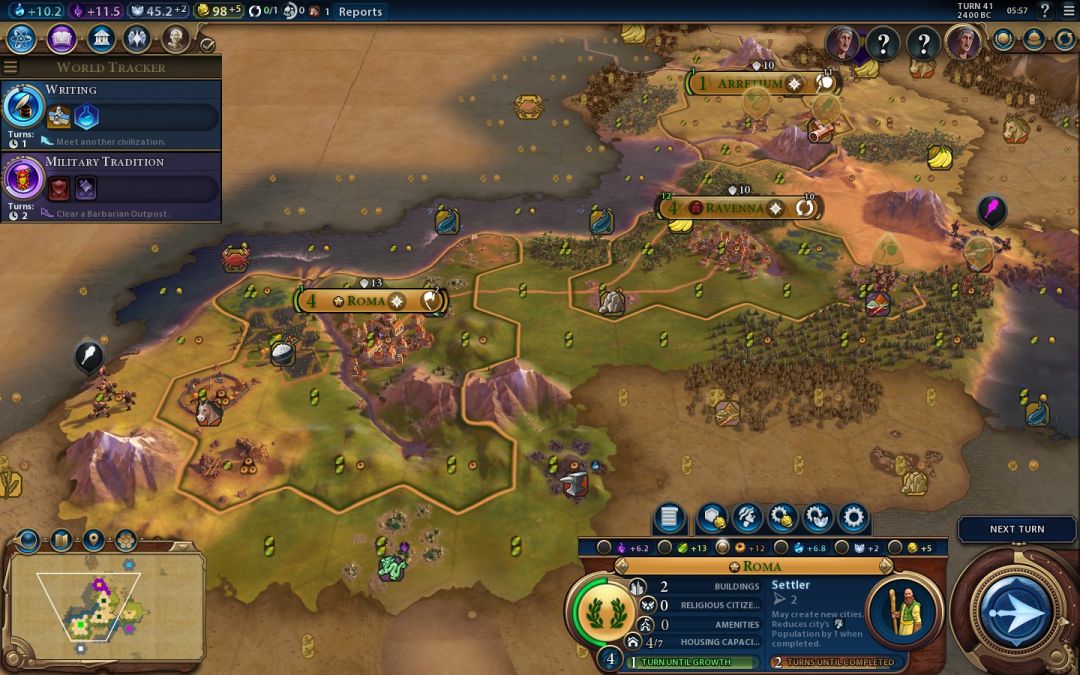Open the city details list icon
This screenshot has height=675, width=1080.
tap(669, 518)
